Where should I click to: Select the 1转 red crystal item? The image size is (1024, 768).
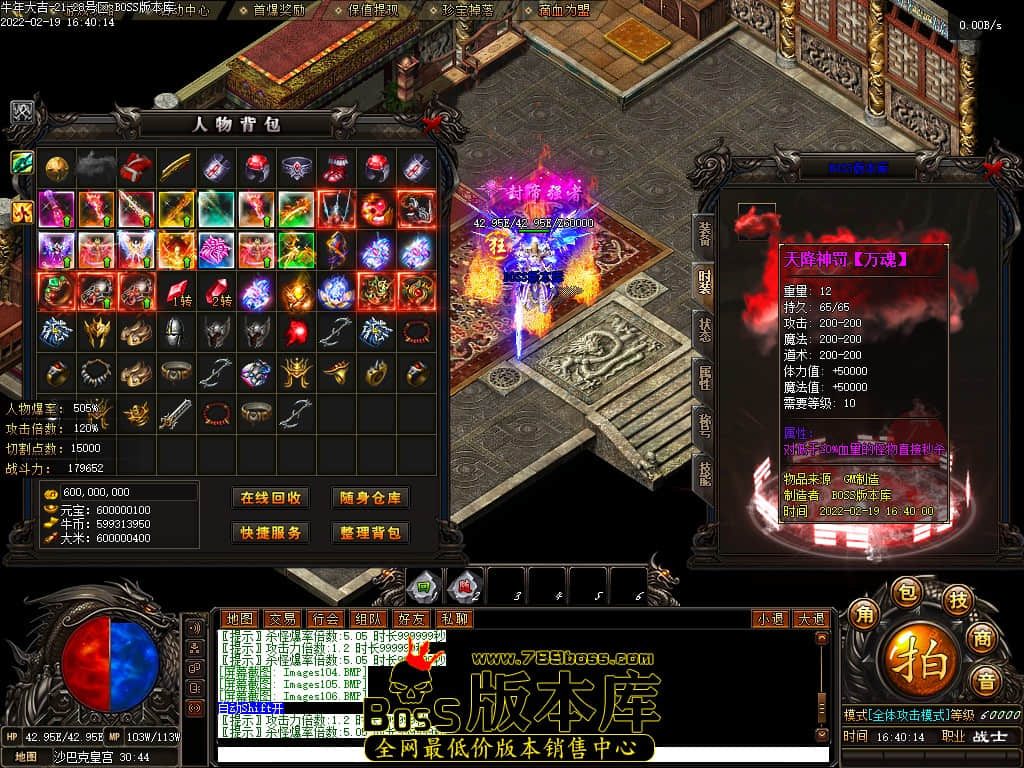coord(177,291)
